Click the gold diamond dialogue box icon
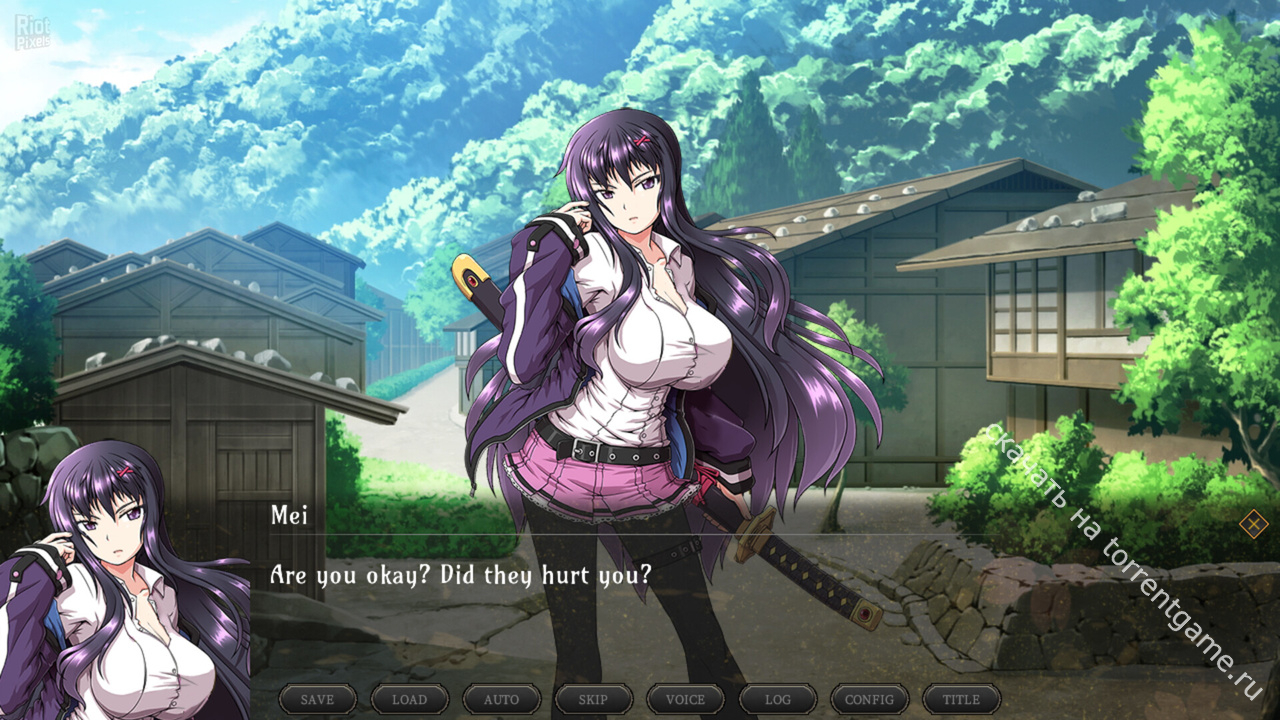1280x720 pixels. (1253, 523)
